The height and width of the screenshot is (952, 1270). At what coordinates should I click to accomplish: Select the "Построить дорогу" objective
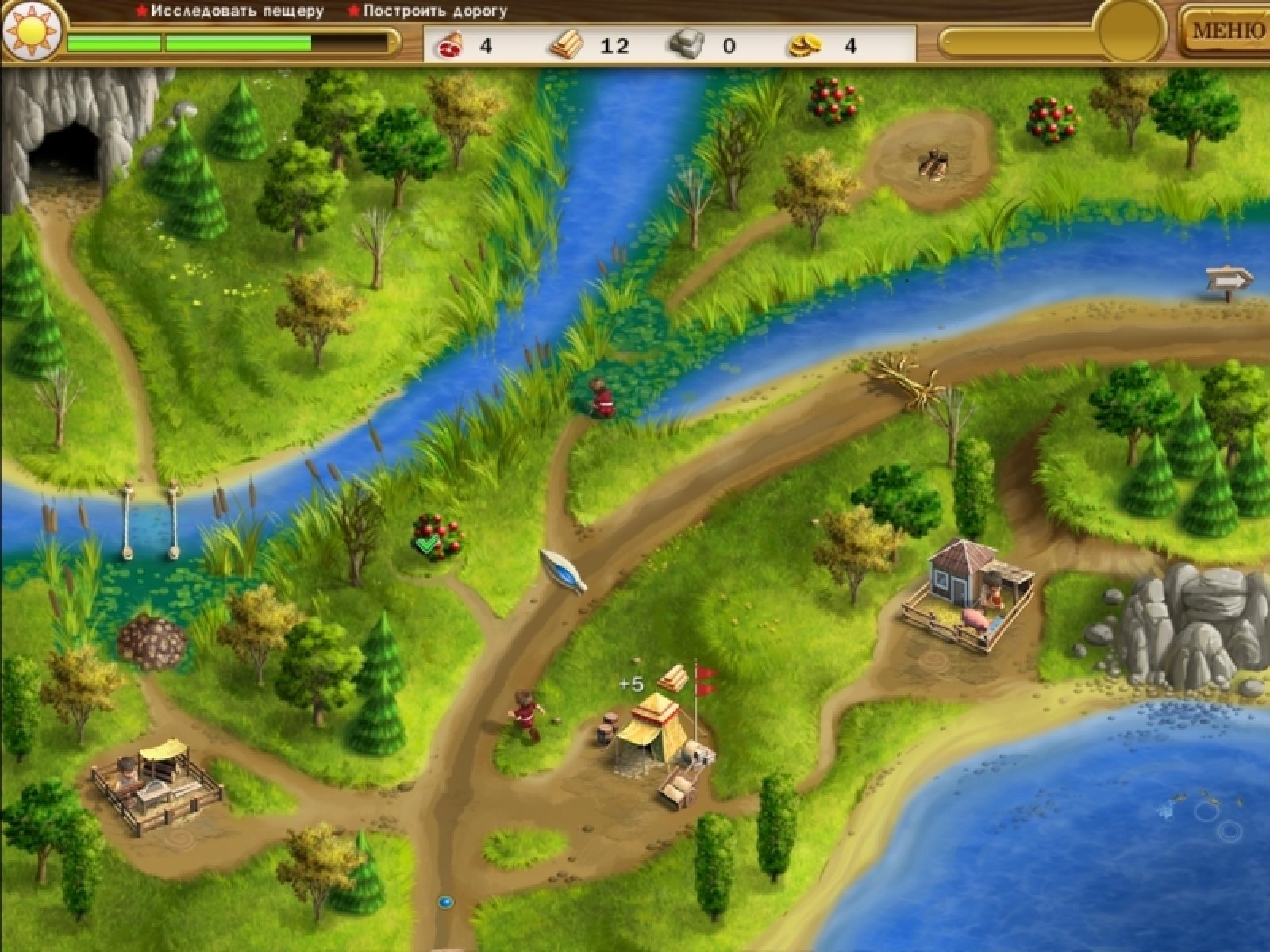[x=434, y=12]
